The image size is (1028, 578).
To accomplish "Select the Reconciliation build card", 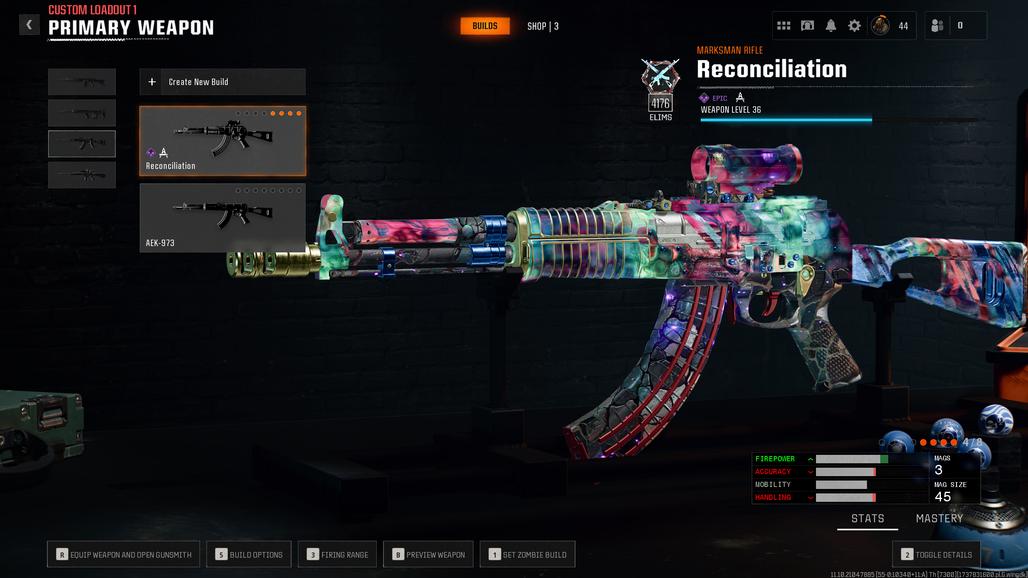I will [222, 141].
